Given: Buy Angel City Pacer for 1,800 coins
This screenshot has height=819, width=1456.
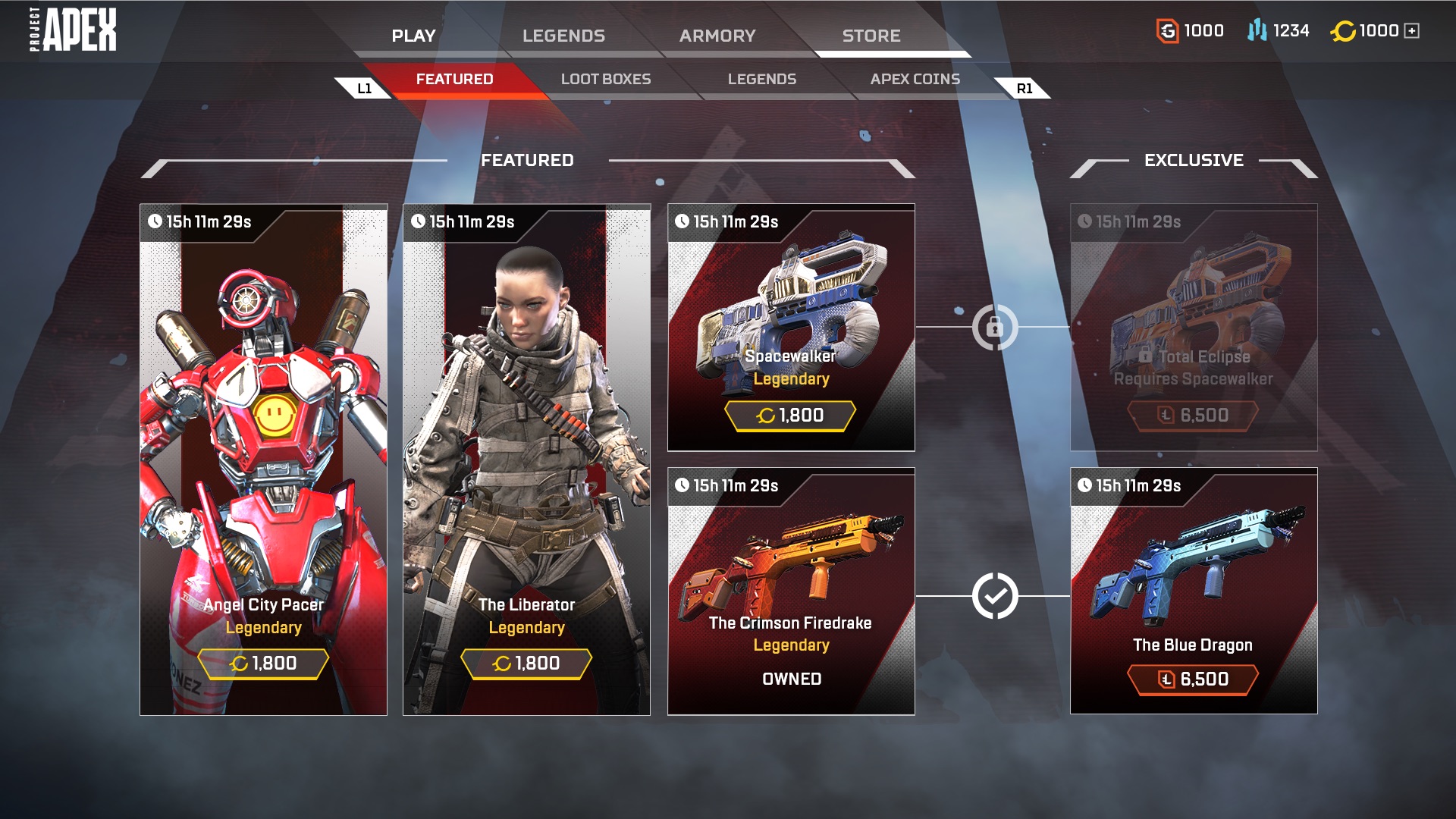Looking at the screenshot, I should click(x=263, y=664).
